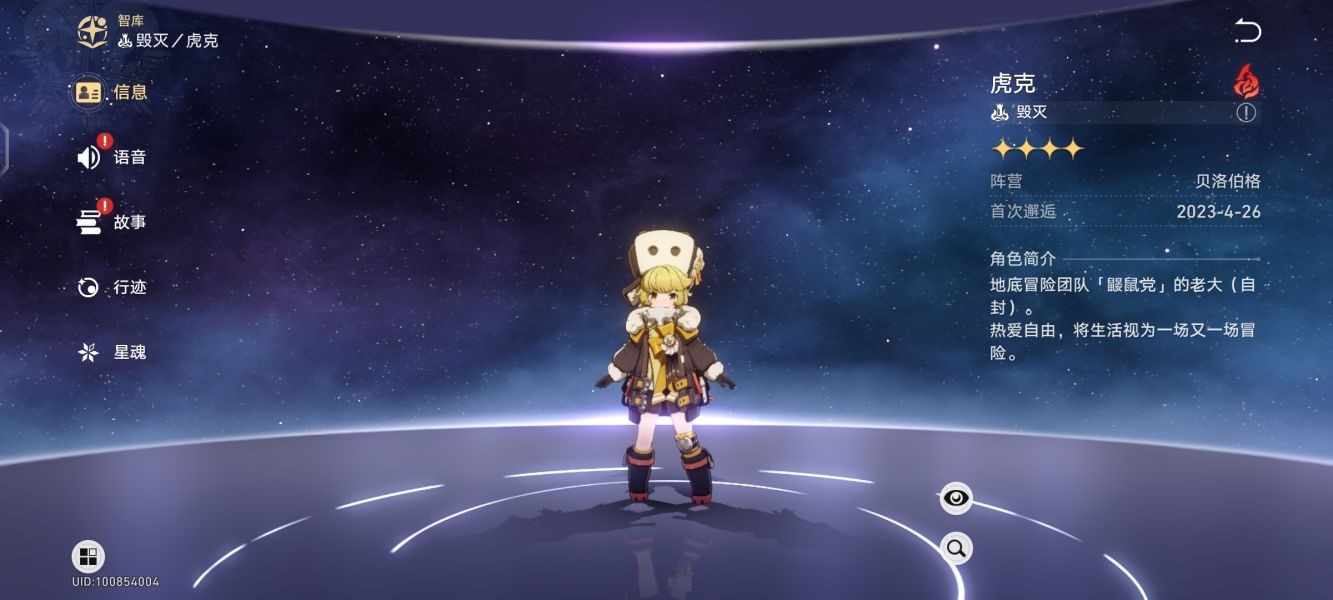Open the 故事 story tab
This screenshot has width=1333, height=600.
point(112,222)
